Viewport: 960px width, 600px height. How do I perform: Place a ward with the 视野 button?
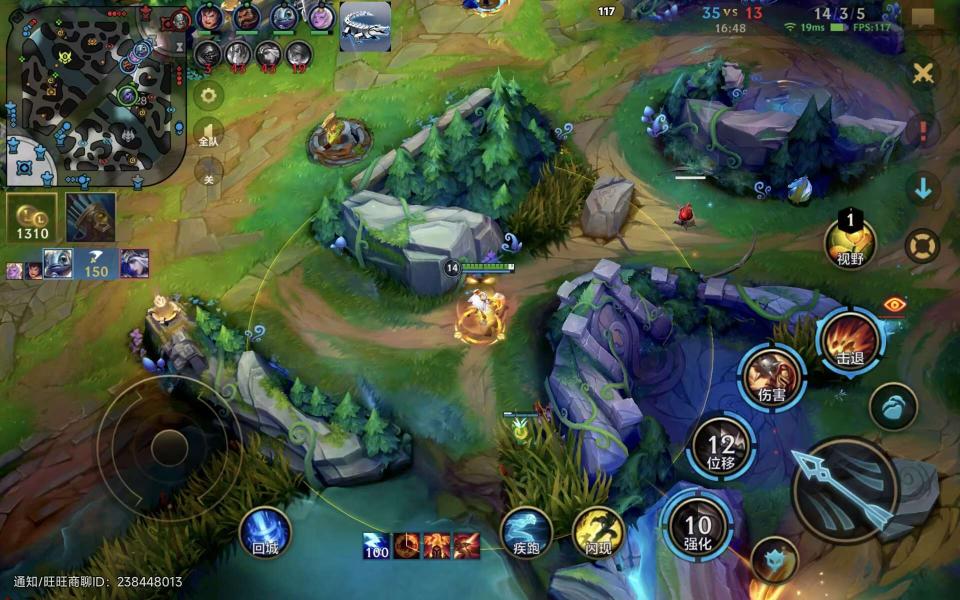coord(850,243)
